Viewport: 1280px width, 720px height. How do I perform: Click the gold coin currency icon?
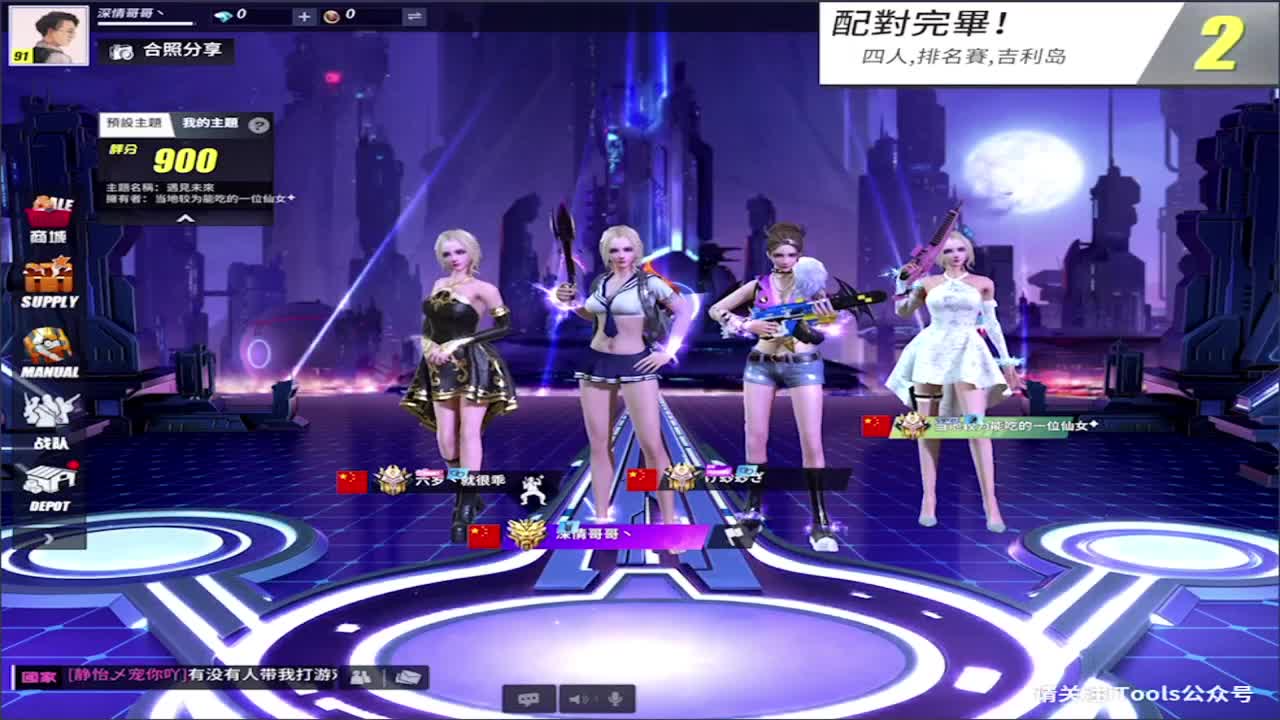(335, 16)
